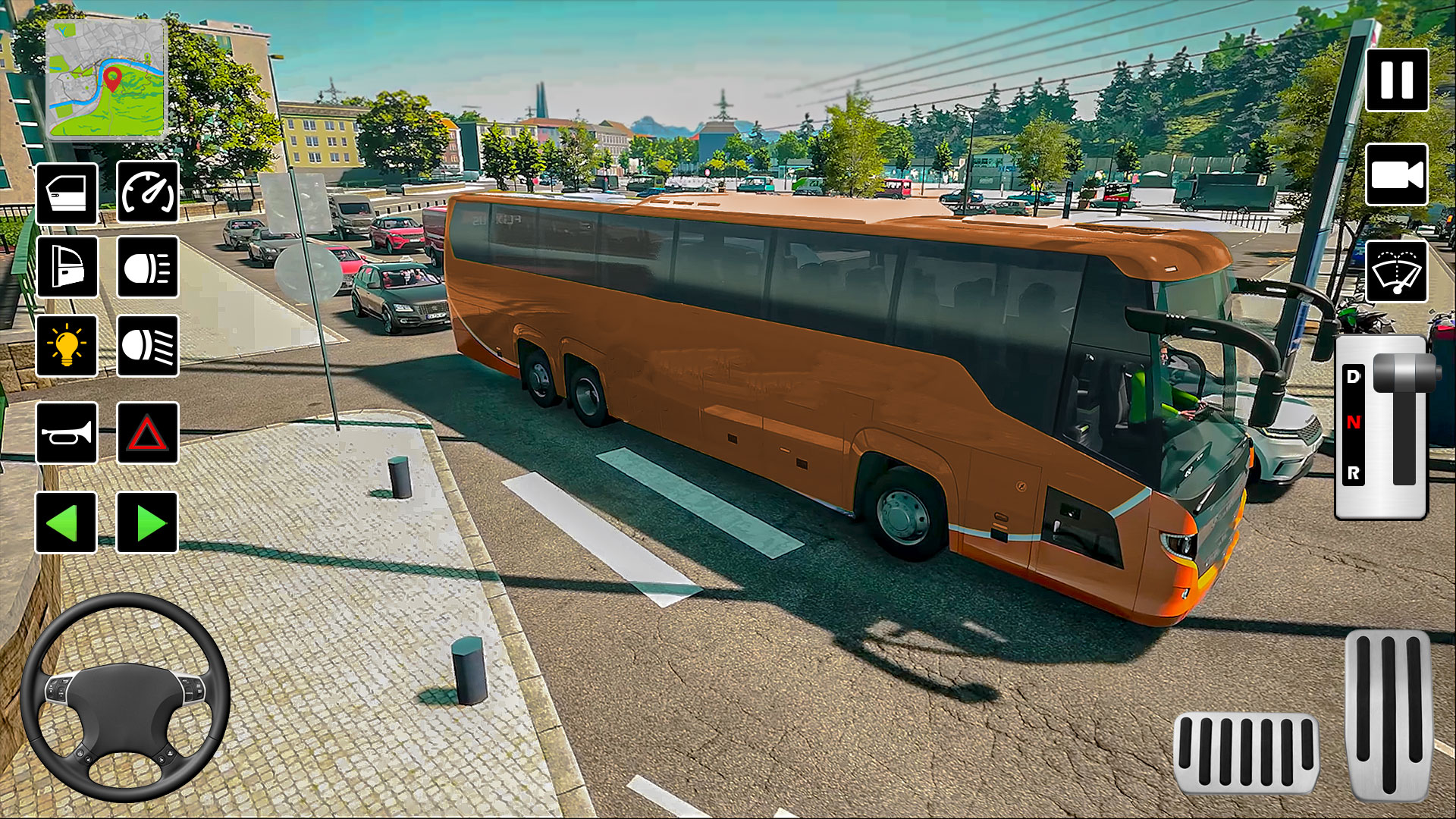Activate the right turn signal
The width and height of the screenshot is (1456, 819).
pyautogui.click(x=147, y=520)
